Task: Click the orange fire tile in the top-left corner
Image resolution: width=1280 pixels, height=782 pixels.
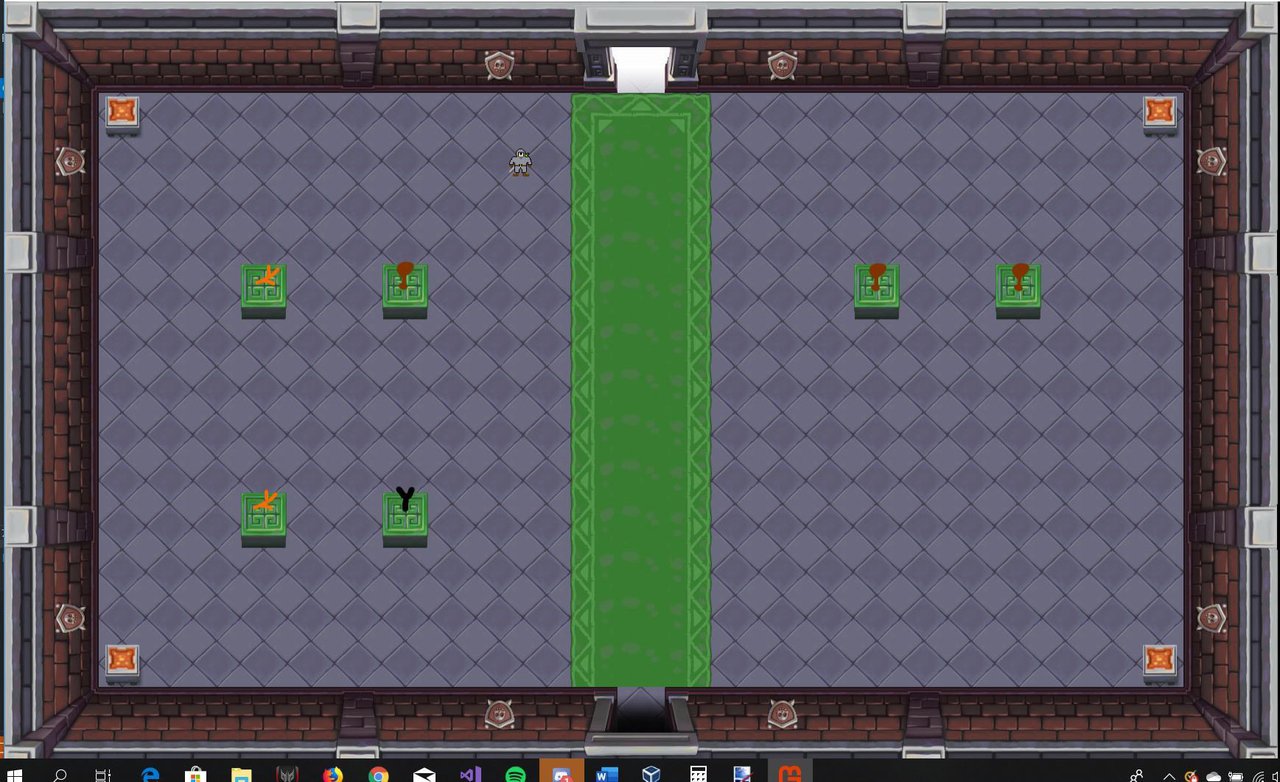Action: [x=121, y=112]
